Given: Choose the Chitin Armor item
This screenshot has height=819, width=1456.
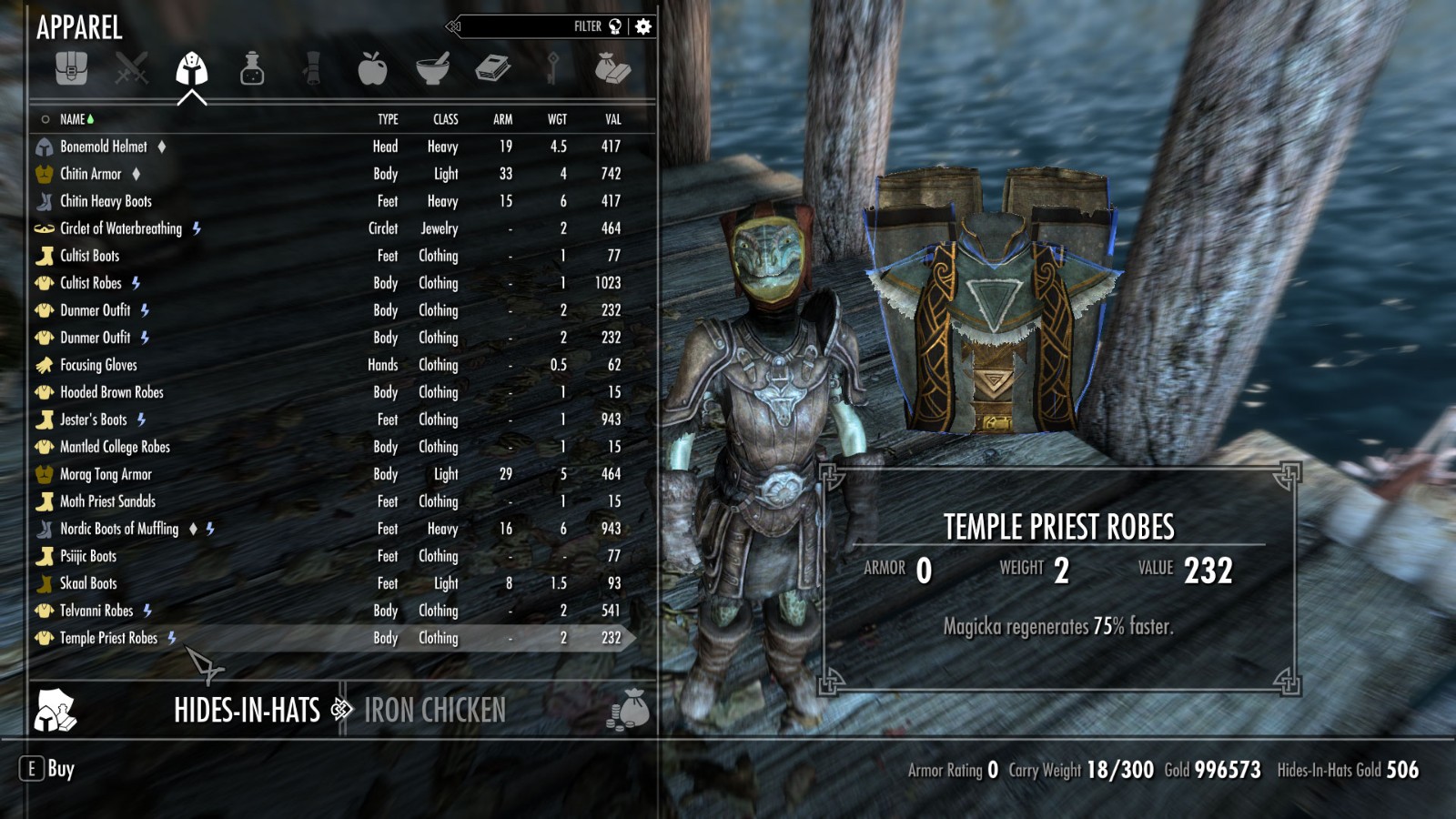Looking at the screenshot, I should coord(91,174).
